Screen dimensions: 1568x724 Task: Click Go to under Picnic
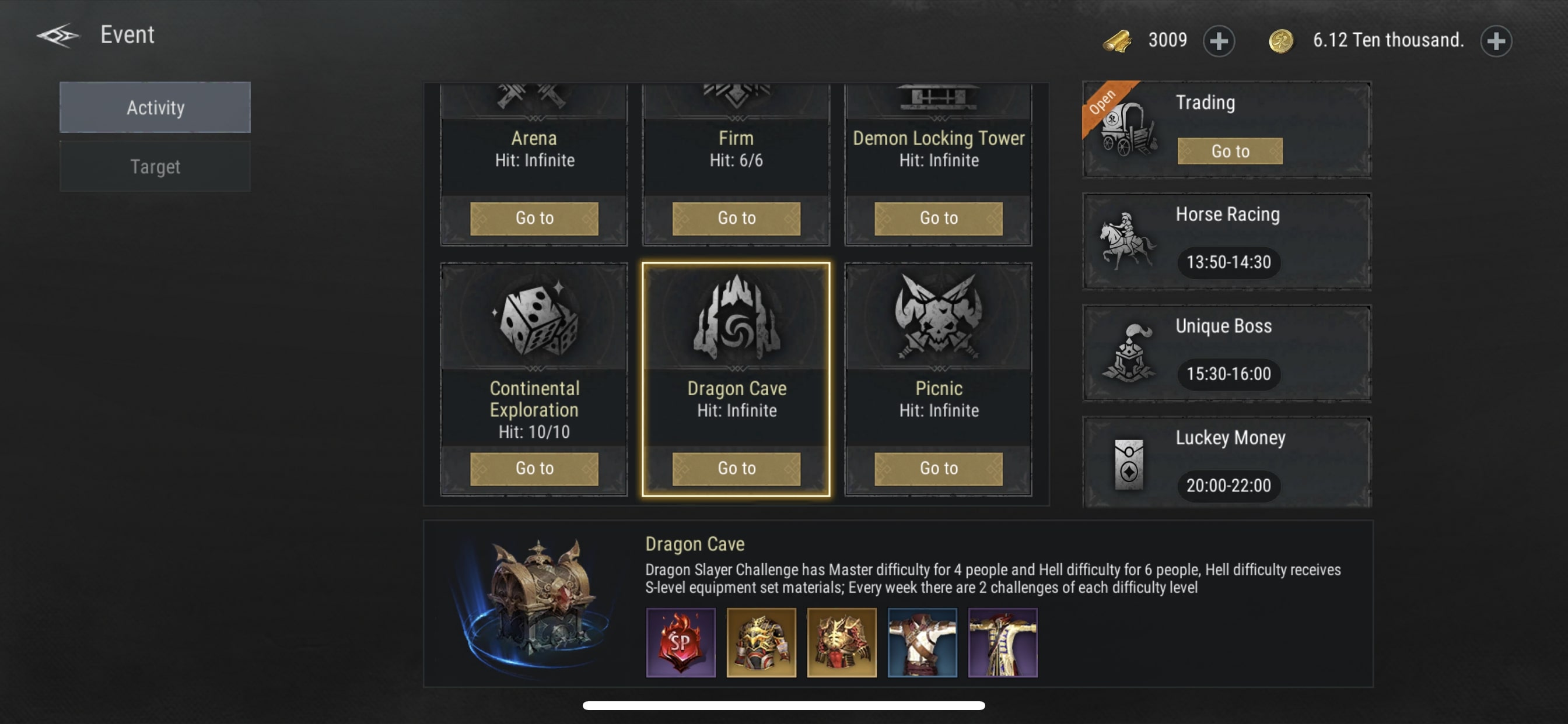(x=938, y=468)
